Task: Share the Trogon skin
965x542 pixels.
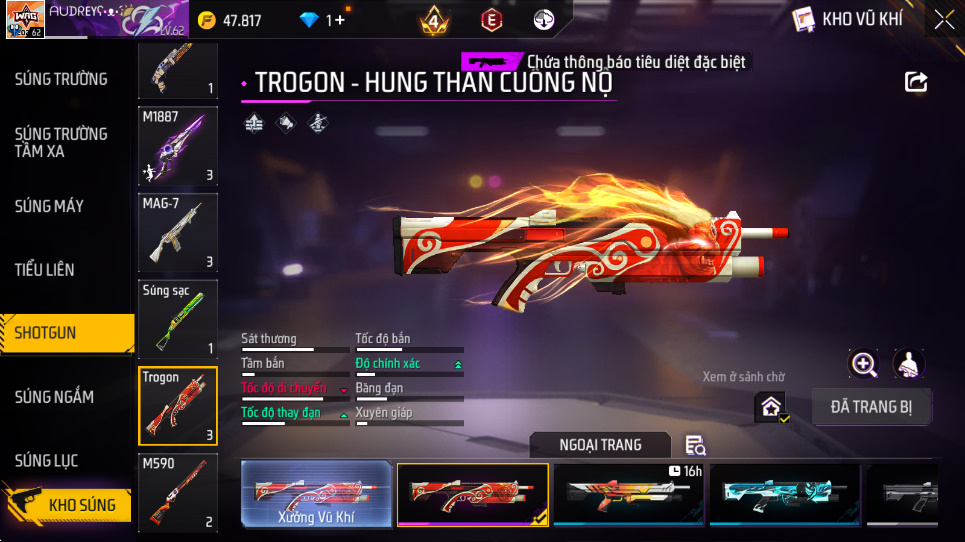Action: click(x=916, y=82)
